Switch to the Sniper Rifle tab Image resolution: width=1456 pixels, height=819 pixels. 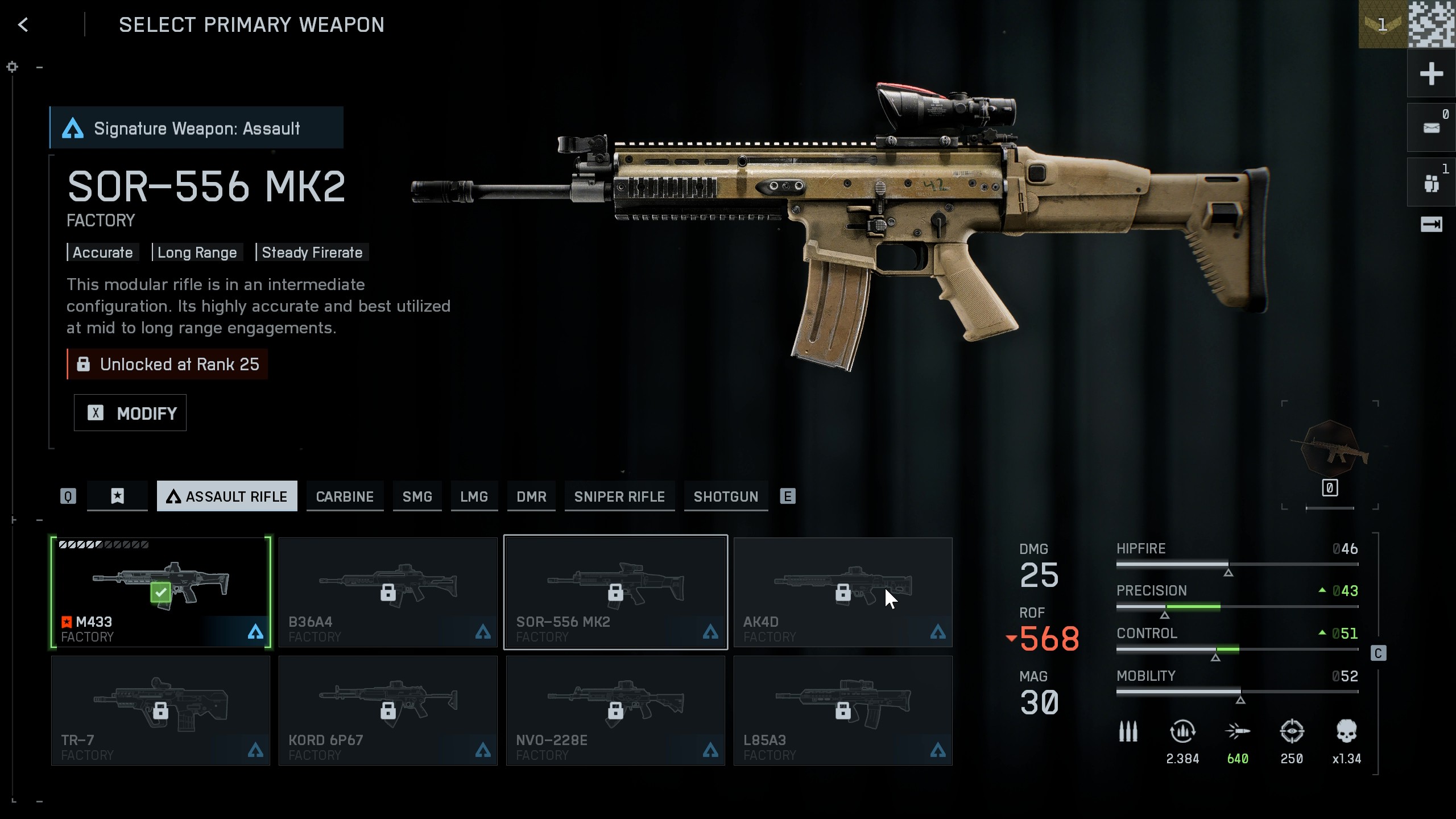click(619, 496)
